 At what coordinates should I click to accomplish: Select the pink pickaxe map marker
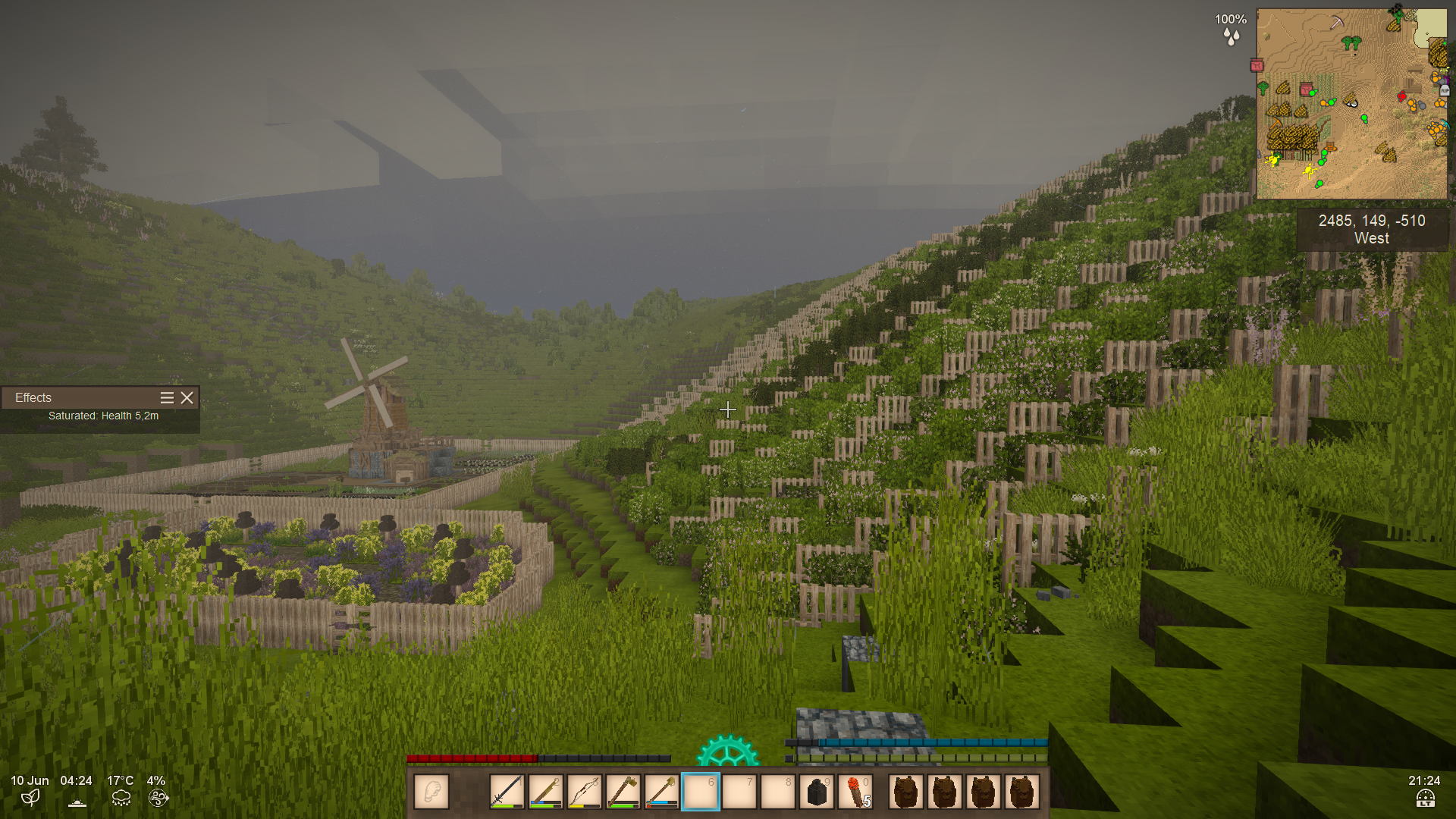(1337, 23)
